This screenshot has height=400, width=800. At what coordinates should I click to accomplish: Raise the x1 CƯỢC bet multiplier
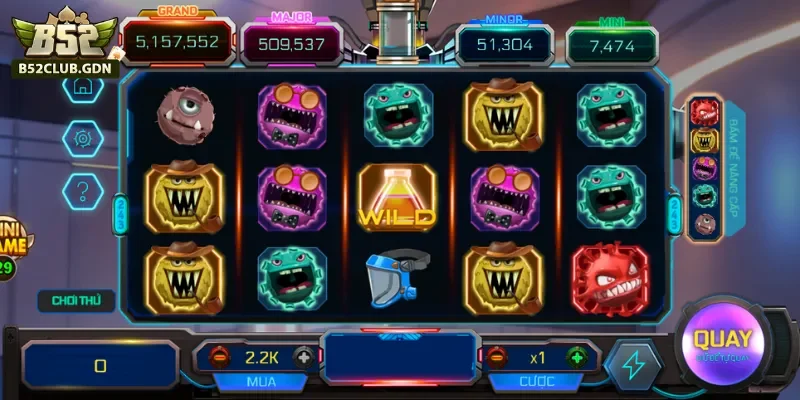pyautogui.click(x=576, y=357)
